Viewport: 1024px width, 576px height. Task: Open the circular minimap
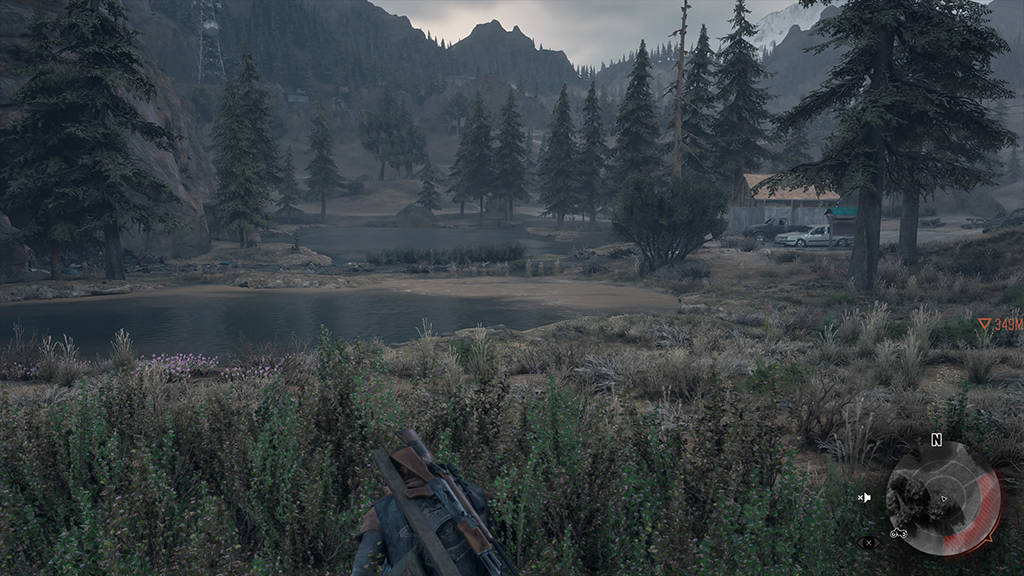pos(941,499)
